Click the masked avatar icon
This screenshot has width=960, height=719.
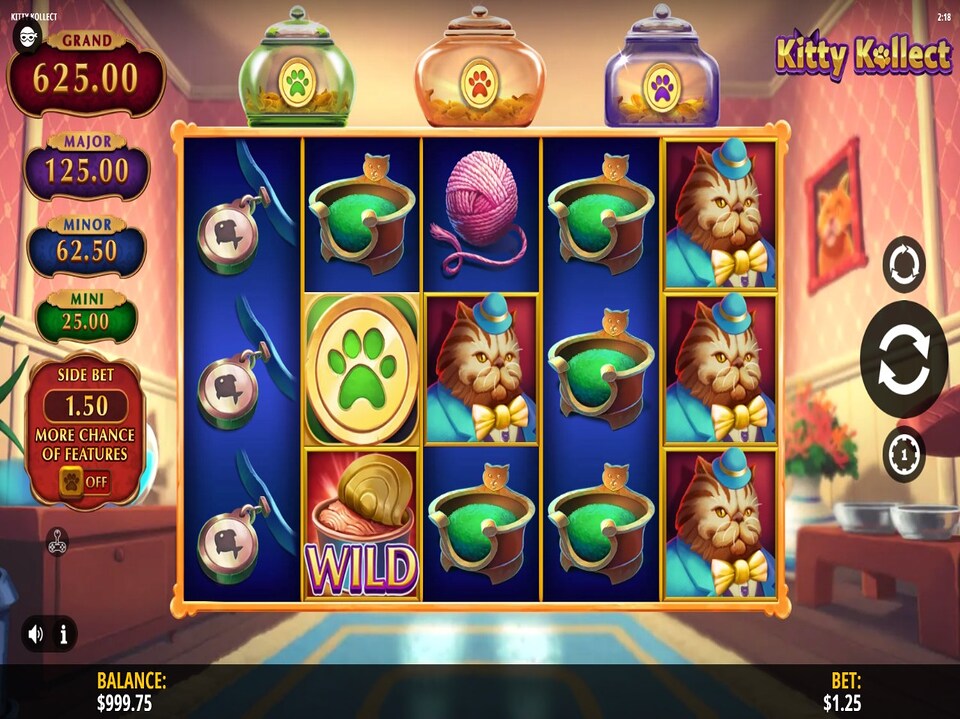pos(29,37)
